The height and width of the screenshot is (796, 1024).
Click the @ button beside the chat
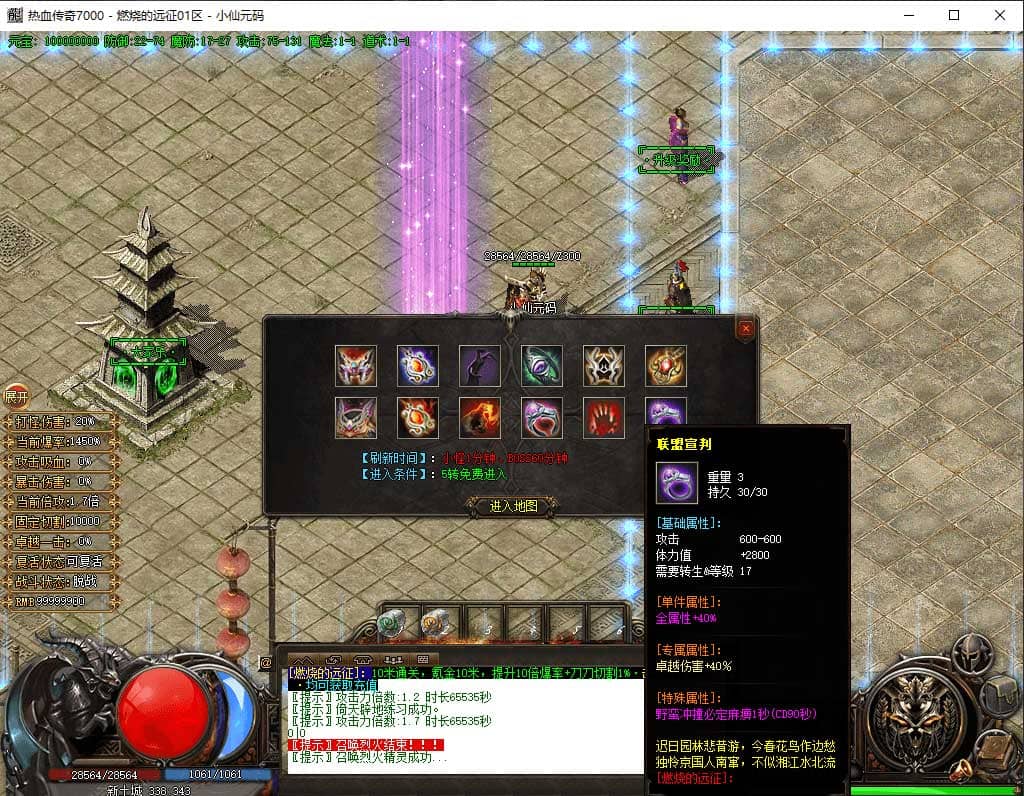[x=266, y=662]
